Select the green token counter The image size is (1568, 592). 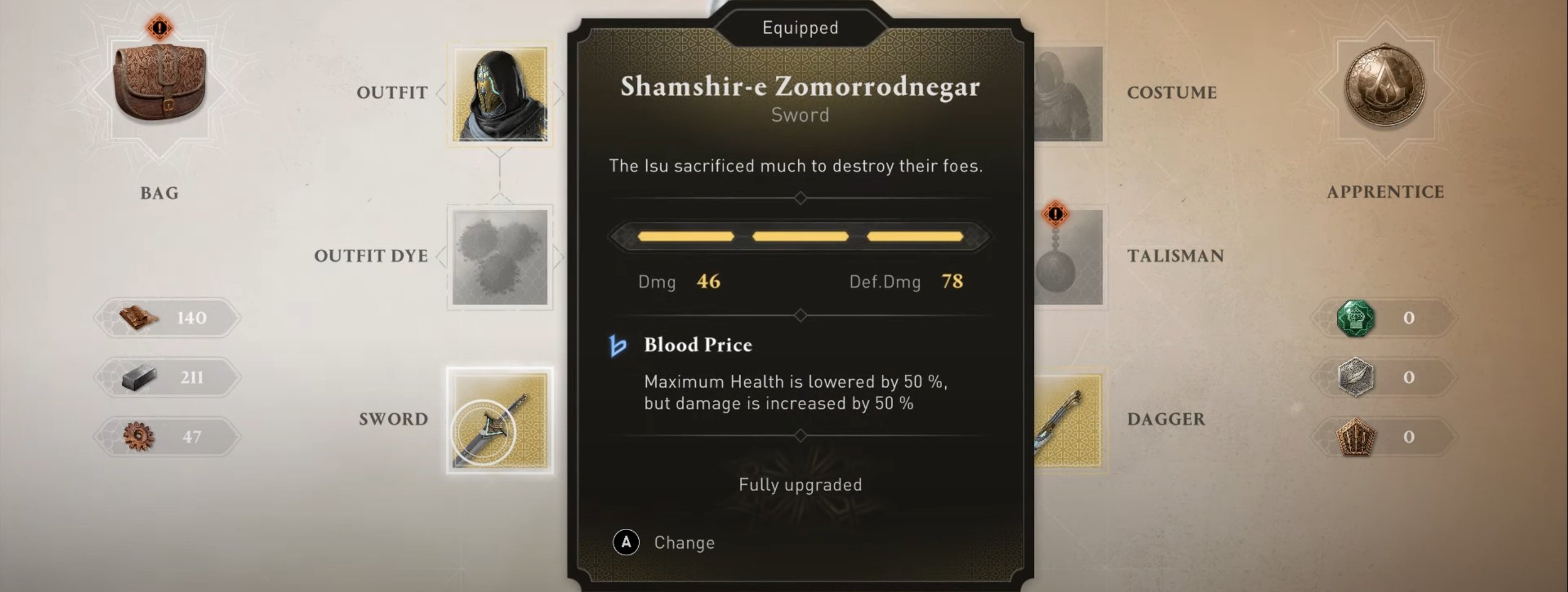pos(1384,318)
